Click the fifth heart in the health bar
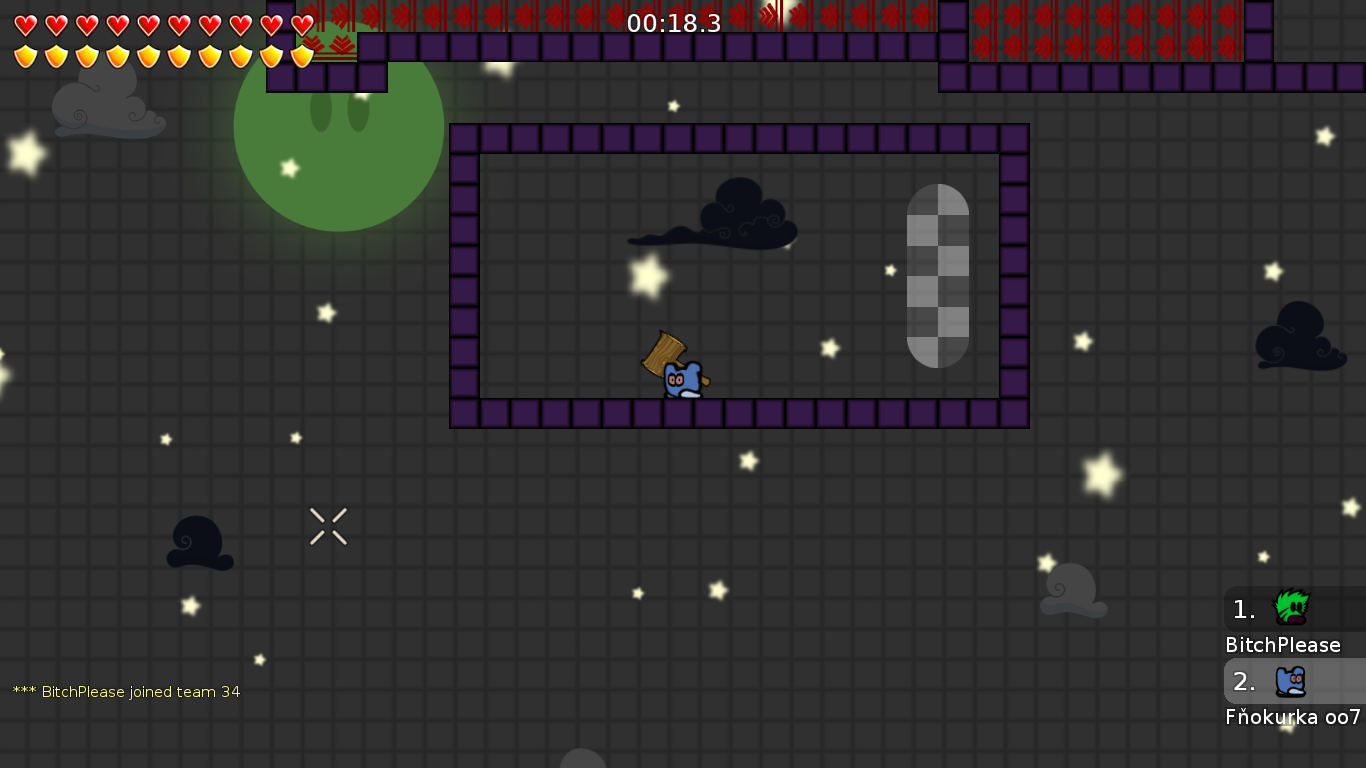Image resolution: width=1366 pixels, height=768 pixels. click(146, 24)
